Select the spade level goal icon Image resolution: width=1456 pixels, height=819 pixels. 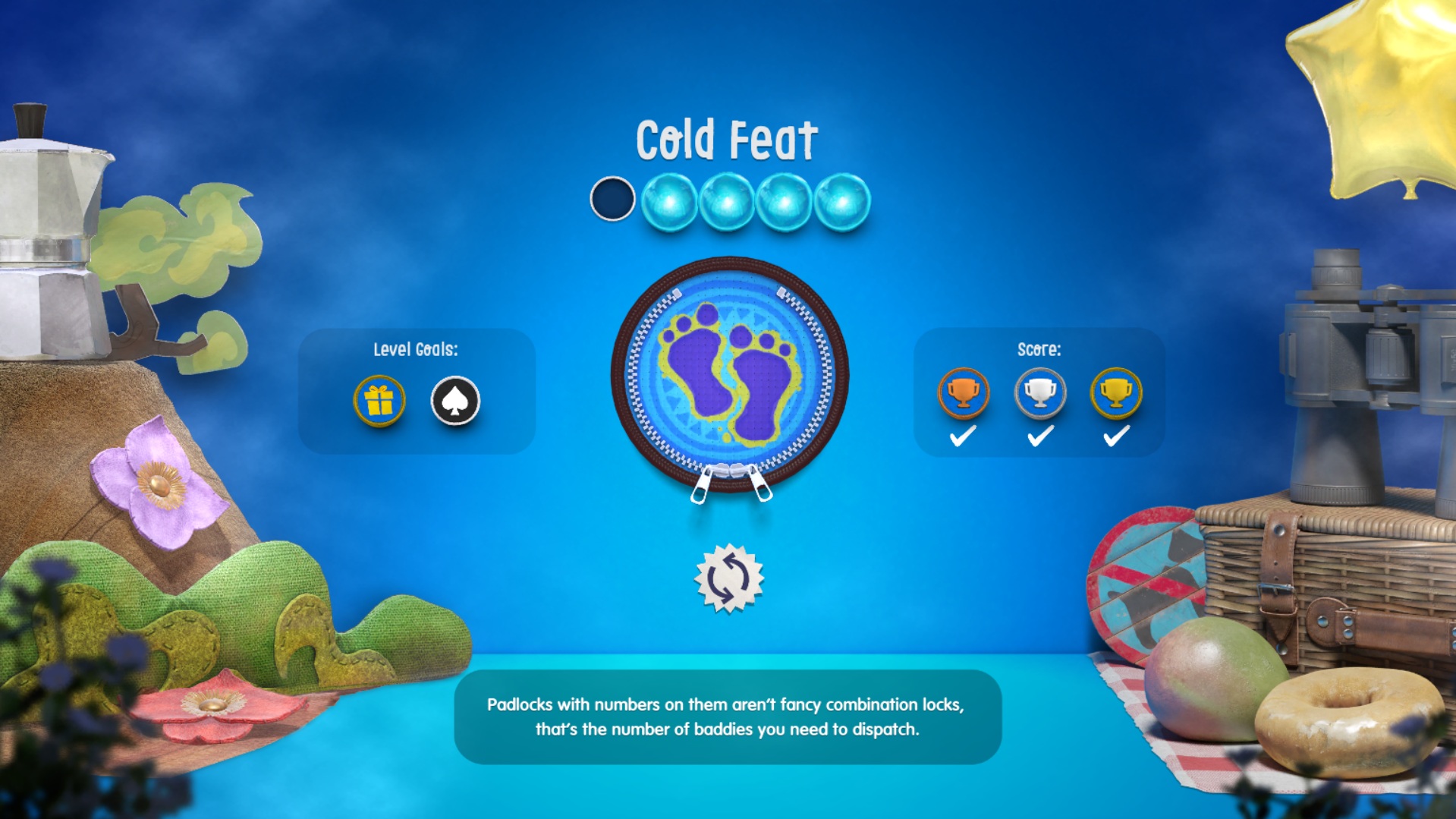[455, 401]
